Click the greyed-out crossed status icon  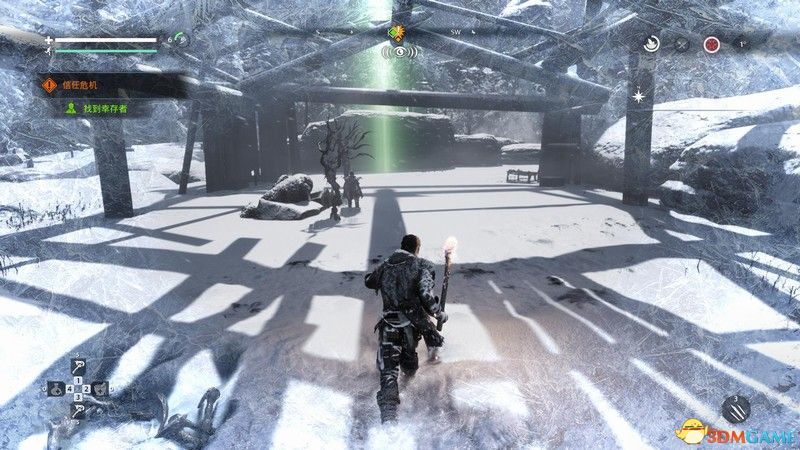point(681,44)
